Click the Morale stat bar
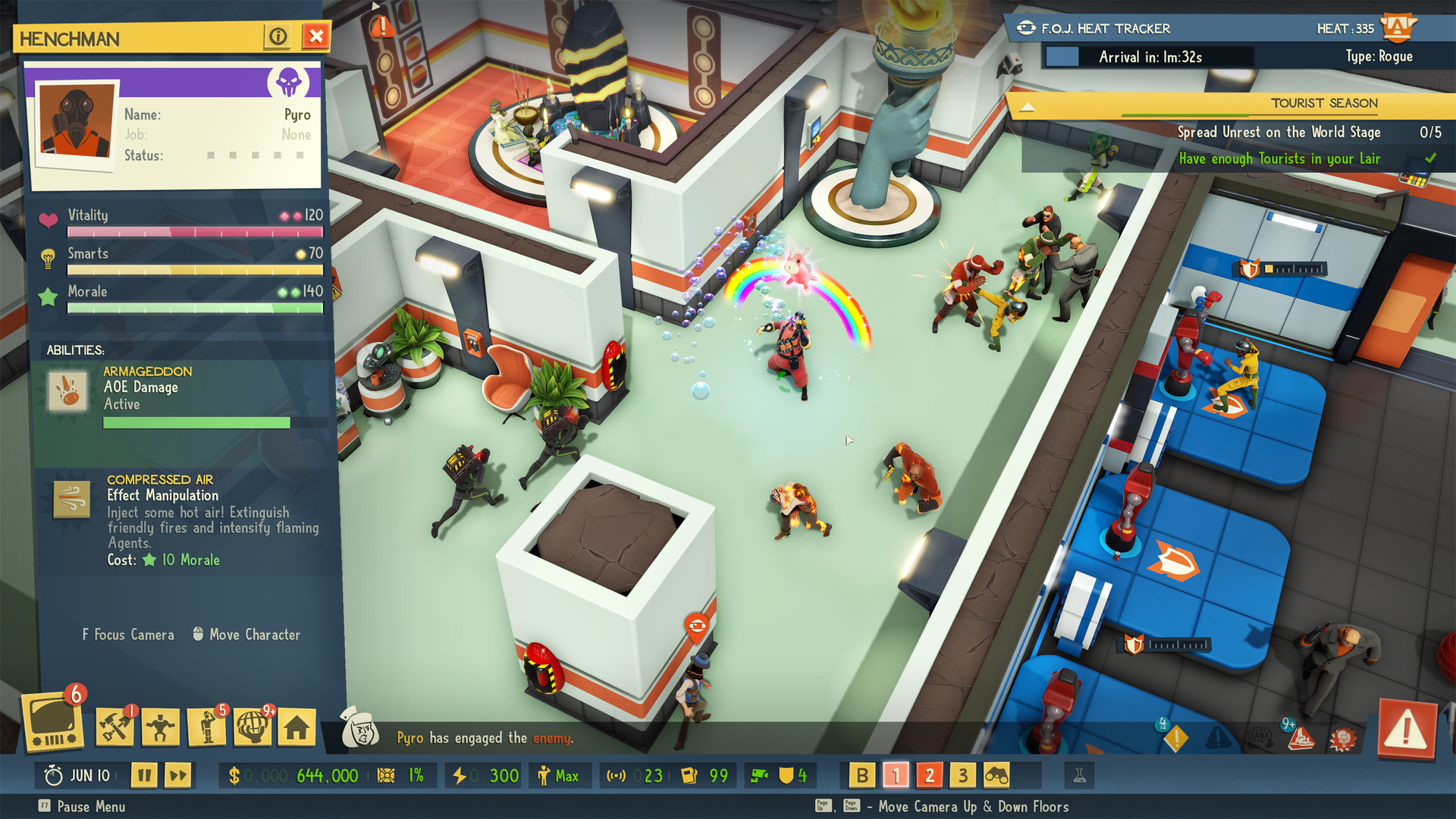 (196, 308)
